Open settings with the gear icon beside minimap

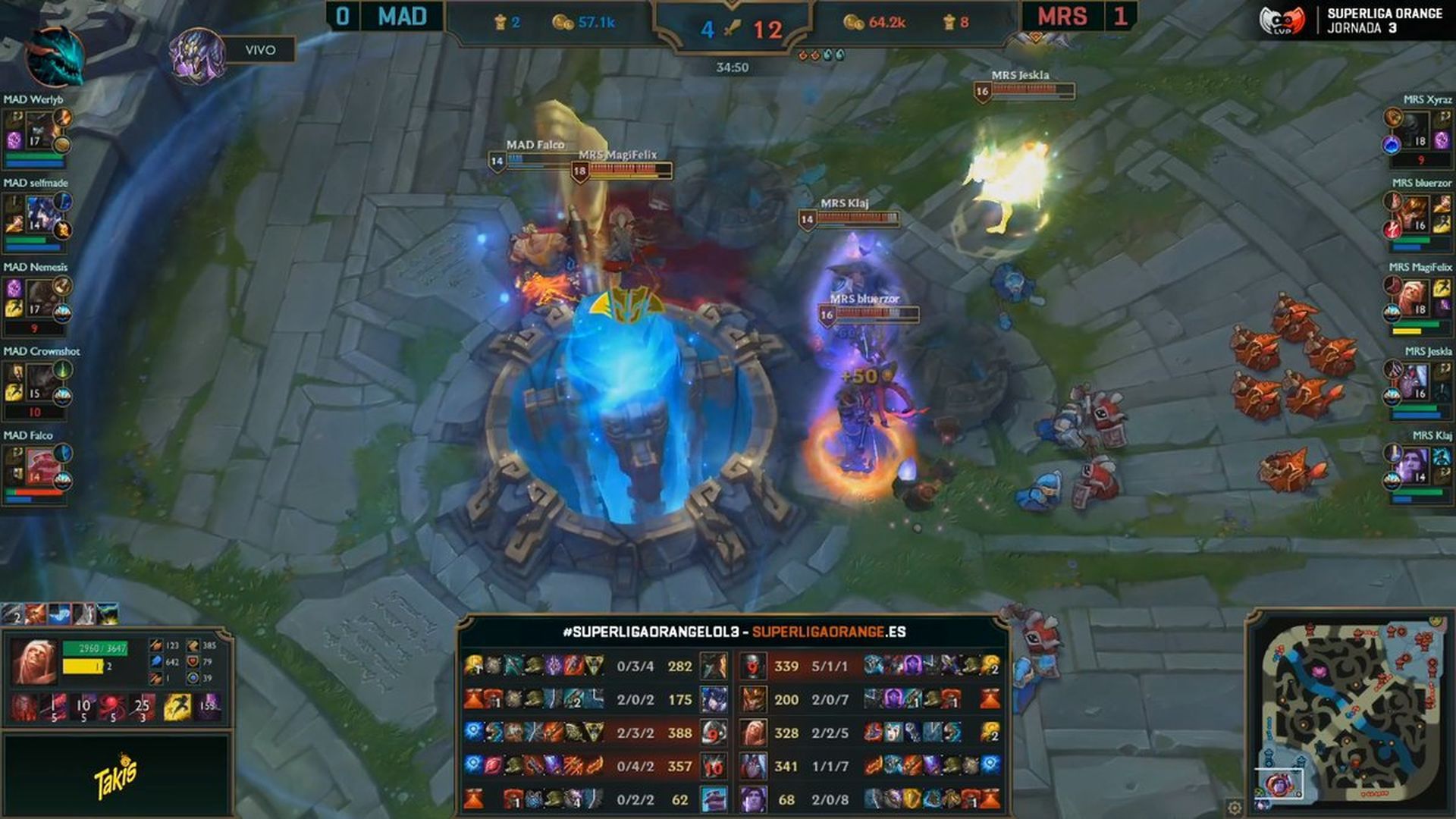tap(1235, 807)
